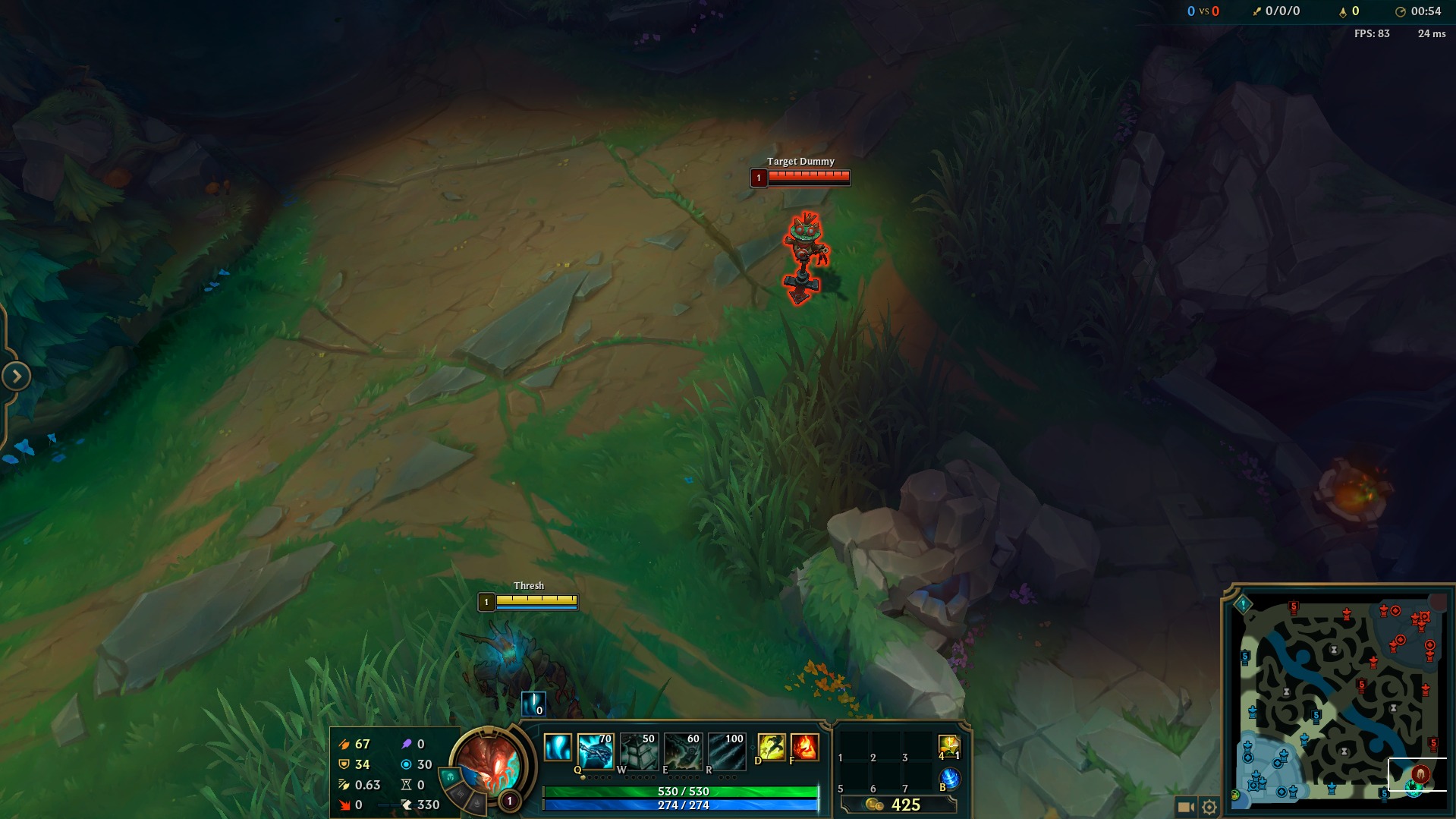Cast Ignite from the F spell slot
Screen dimensions: 1456x819
pos(806,748)
